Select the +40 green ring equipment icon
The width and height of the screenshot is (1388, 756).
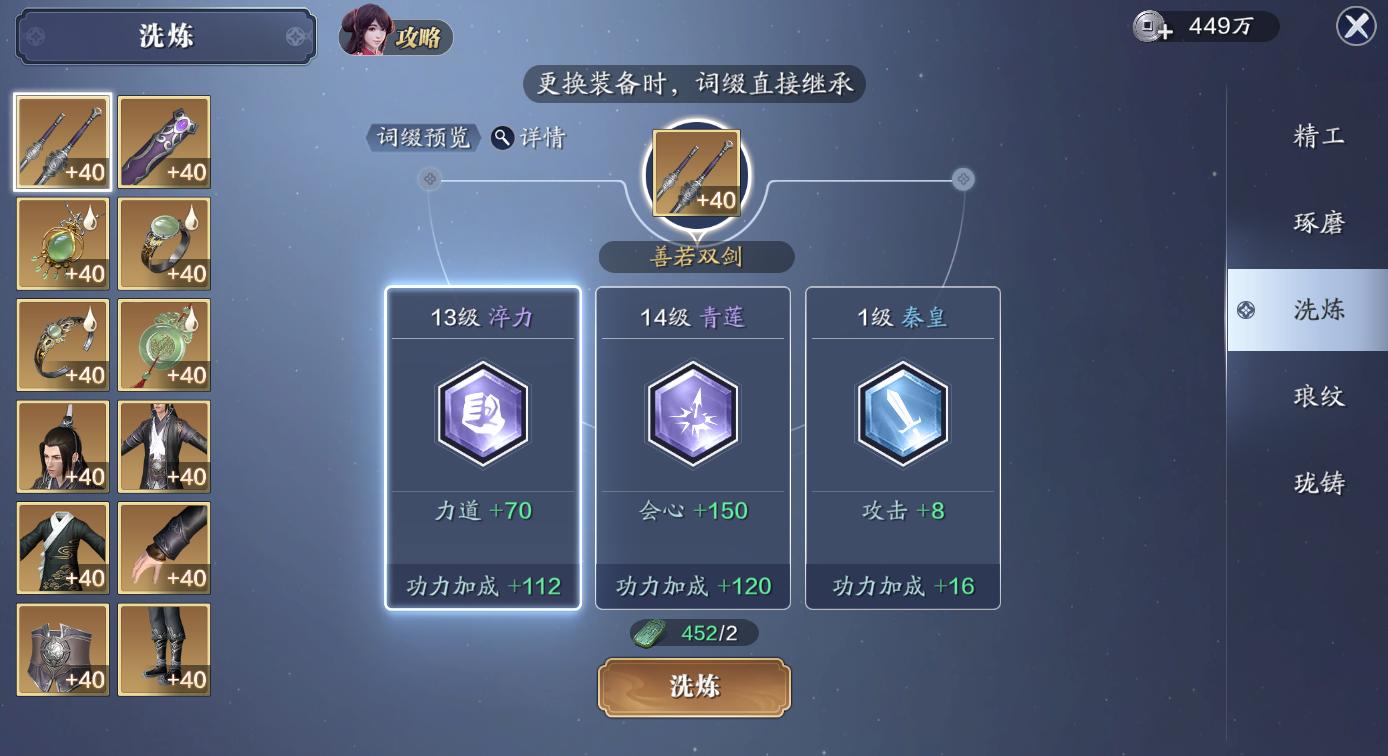click(x=163, y=243)
